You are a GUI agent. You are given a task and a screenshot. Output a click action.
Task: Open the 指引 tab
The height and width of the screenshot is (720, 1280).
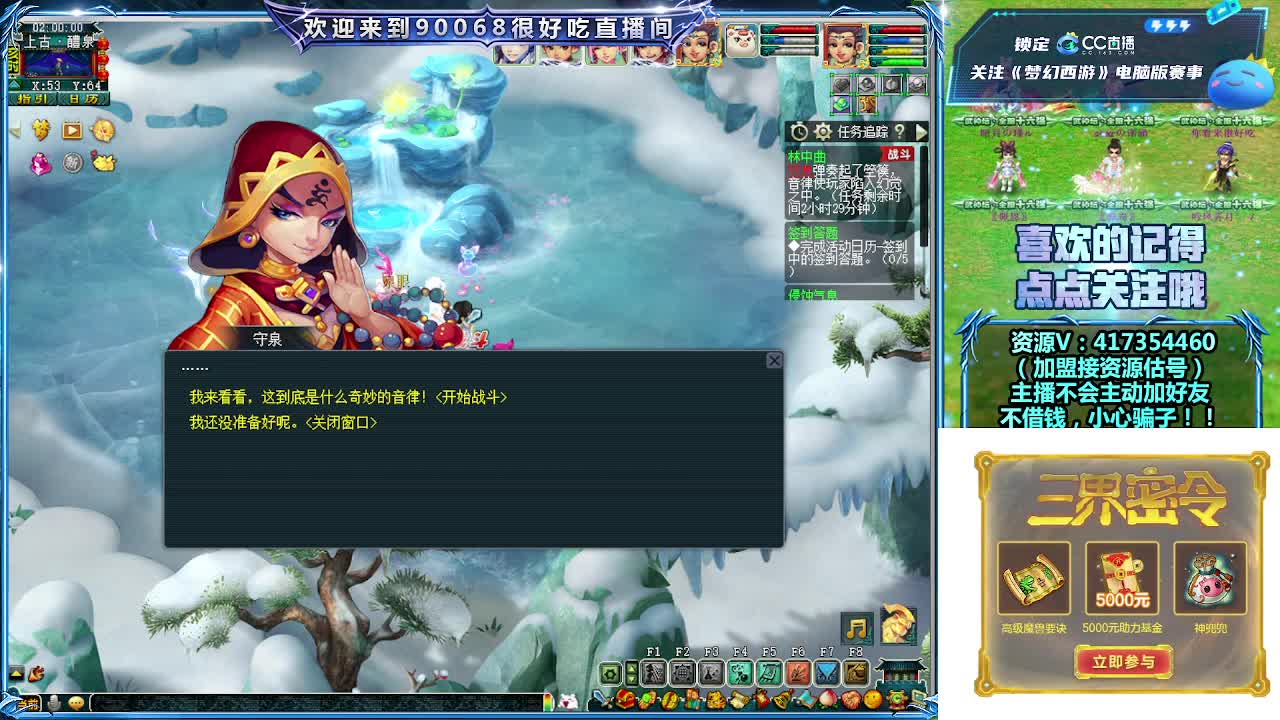[x=32, y=98]
